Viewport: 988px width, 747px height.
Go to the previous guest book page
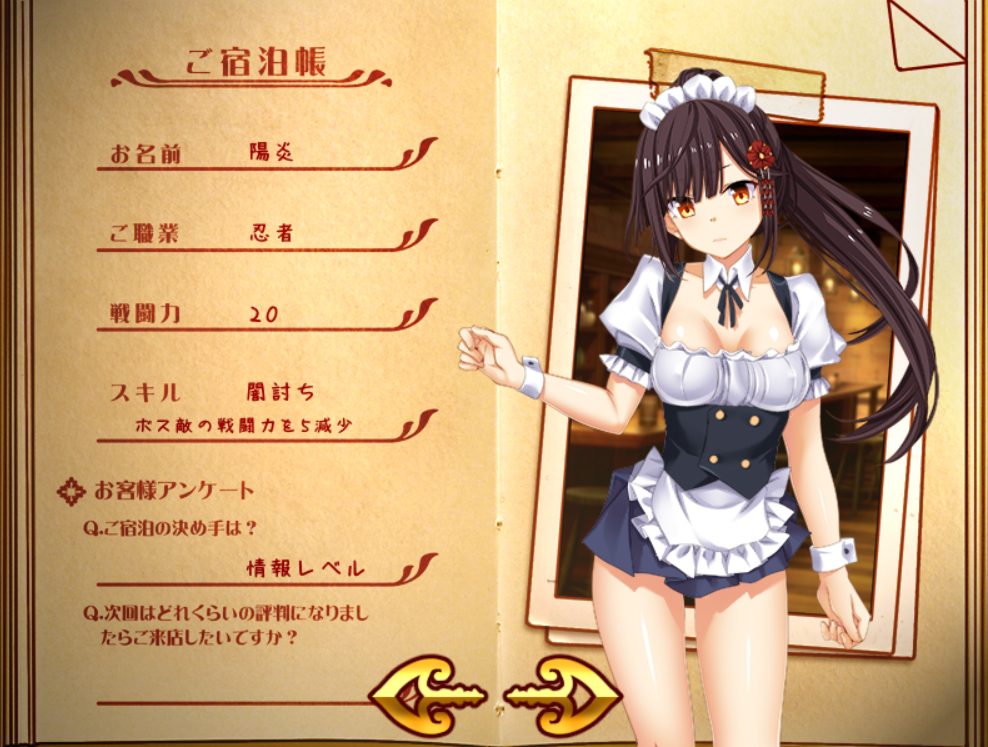coord(427,693)
